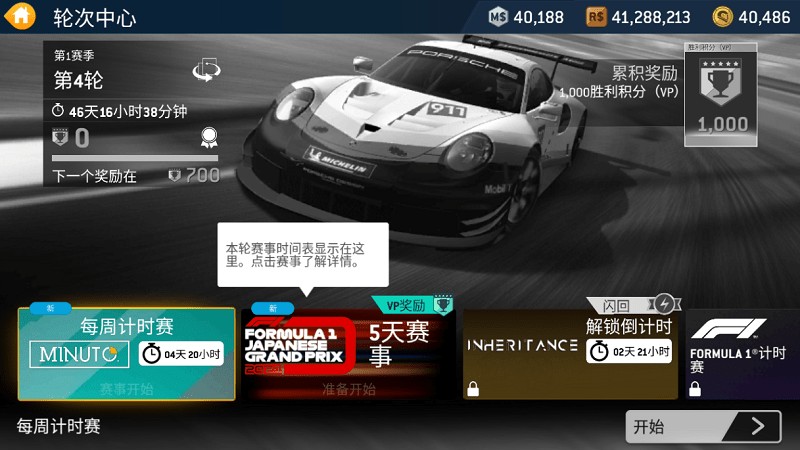Screen dimensions: 800x450
Task: Open the gold coin balance
Action: click(x=751, y=17)
